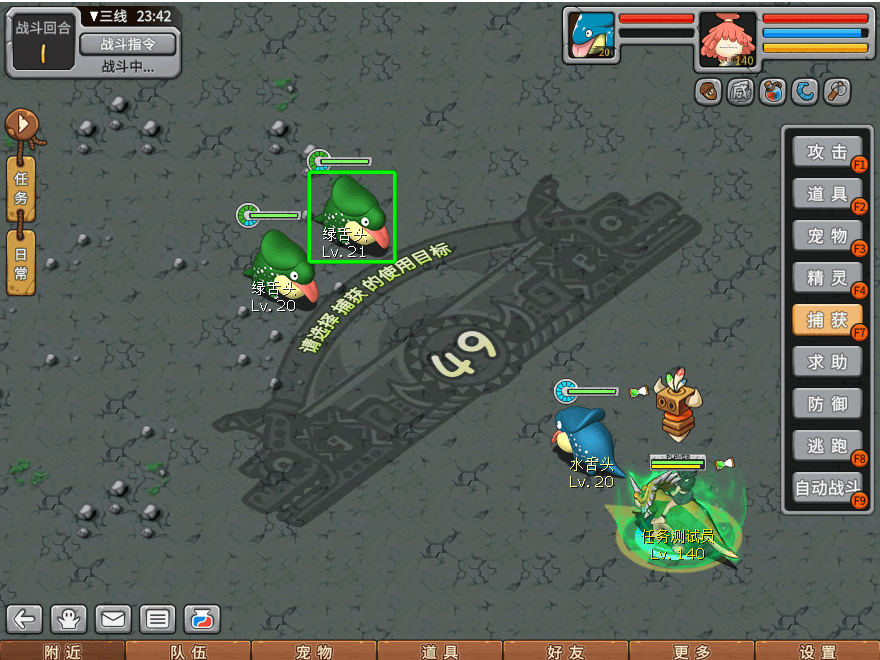Select the 宠物 pet command in battle panel
Viewport: 880px width, 660px height.
[826, 236]
